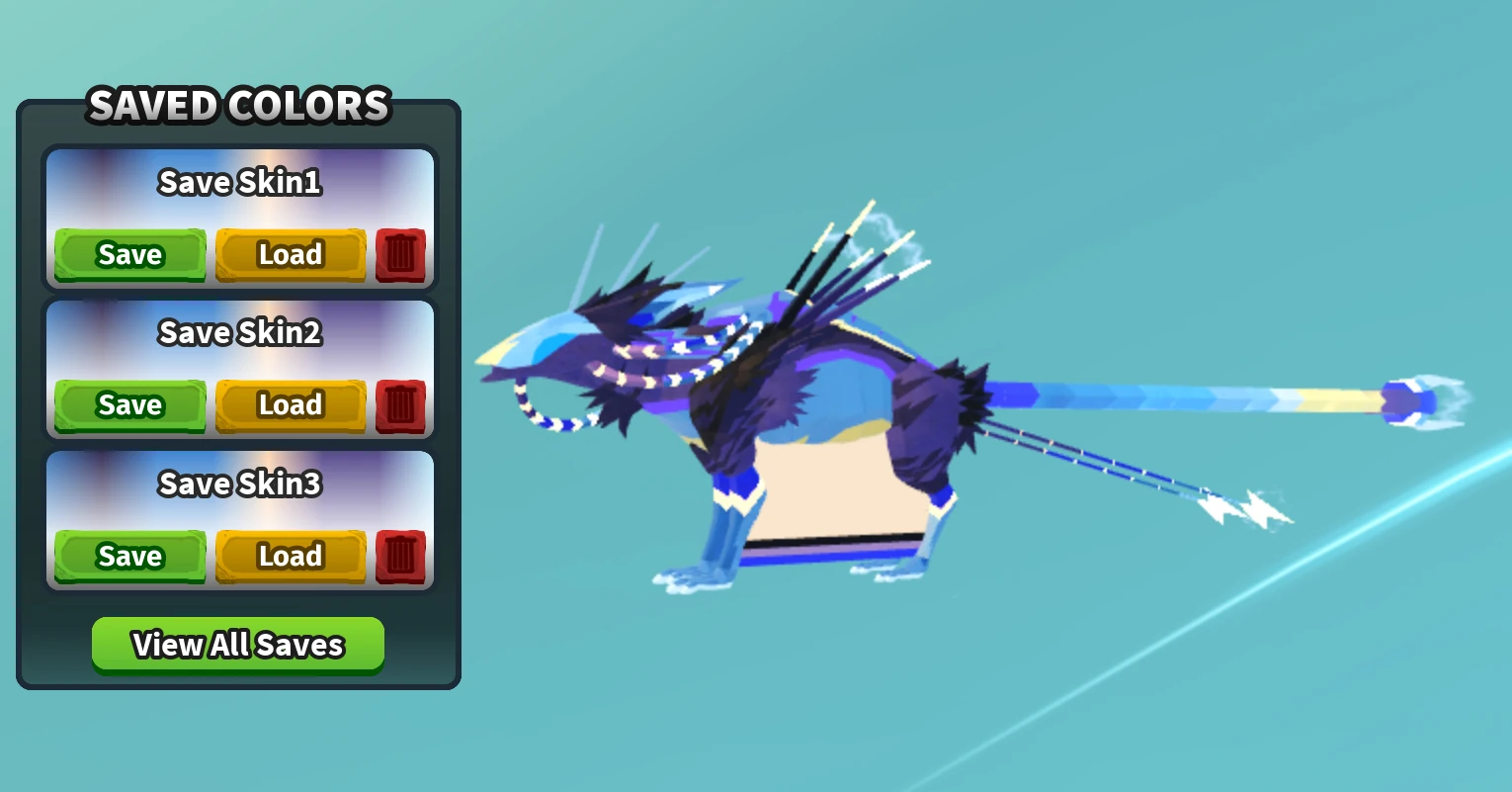Delete the Save Skin1 slot via trash icon
1512x792 pixels.
(x=400, y=254)
